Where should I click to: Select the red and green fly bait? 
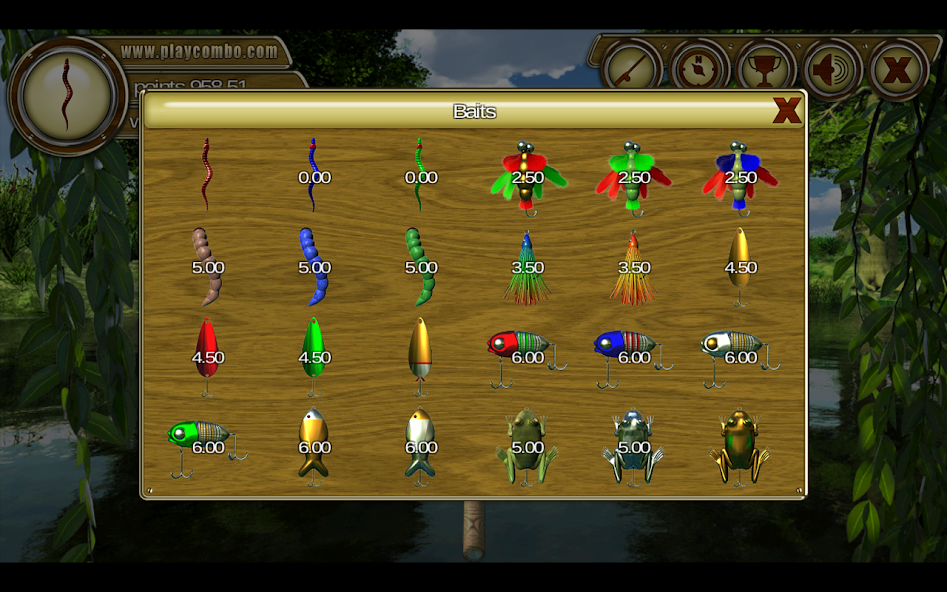527,177
